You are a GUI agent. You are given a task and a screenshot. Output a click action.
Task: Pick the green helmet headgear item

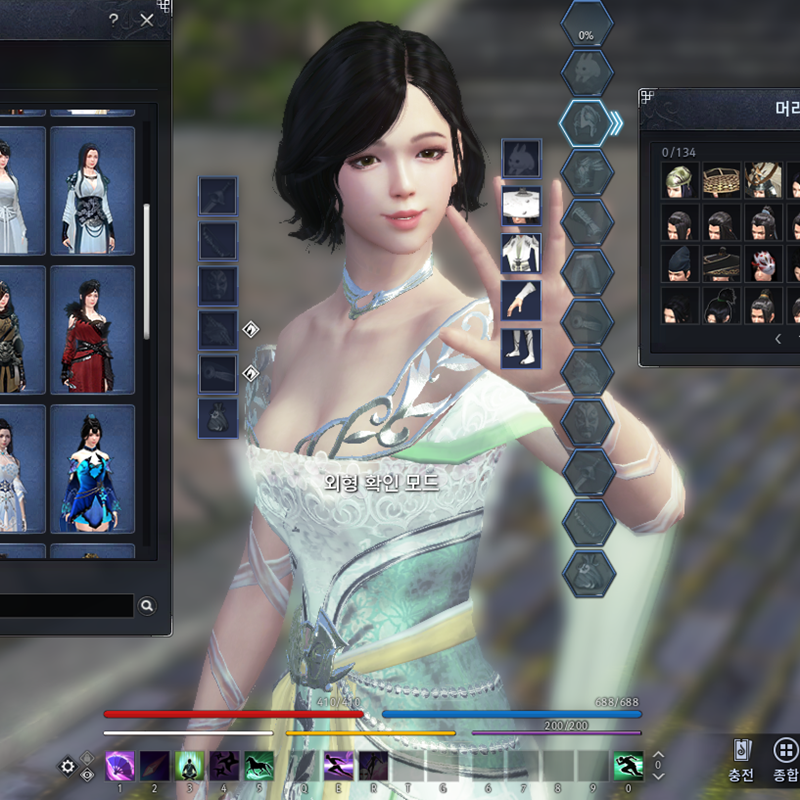click(x=680, y=181)
